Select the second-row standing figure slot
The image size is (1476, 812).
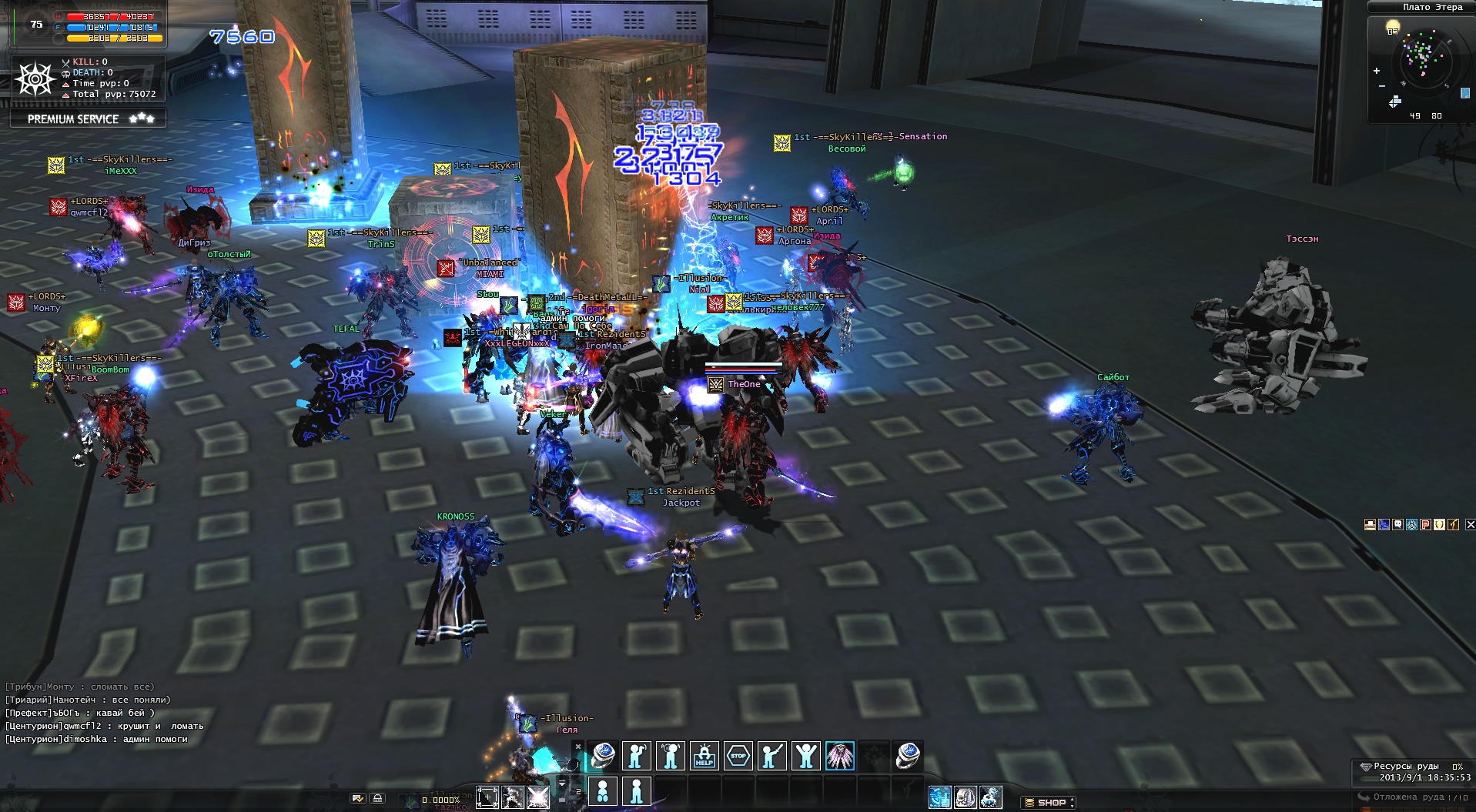636,790
